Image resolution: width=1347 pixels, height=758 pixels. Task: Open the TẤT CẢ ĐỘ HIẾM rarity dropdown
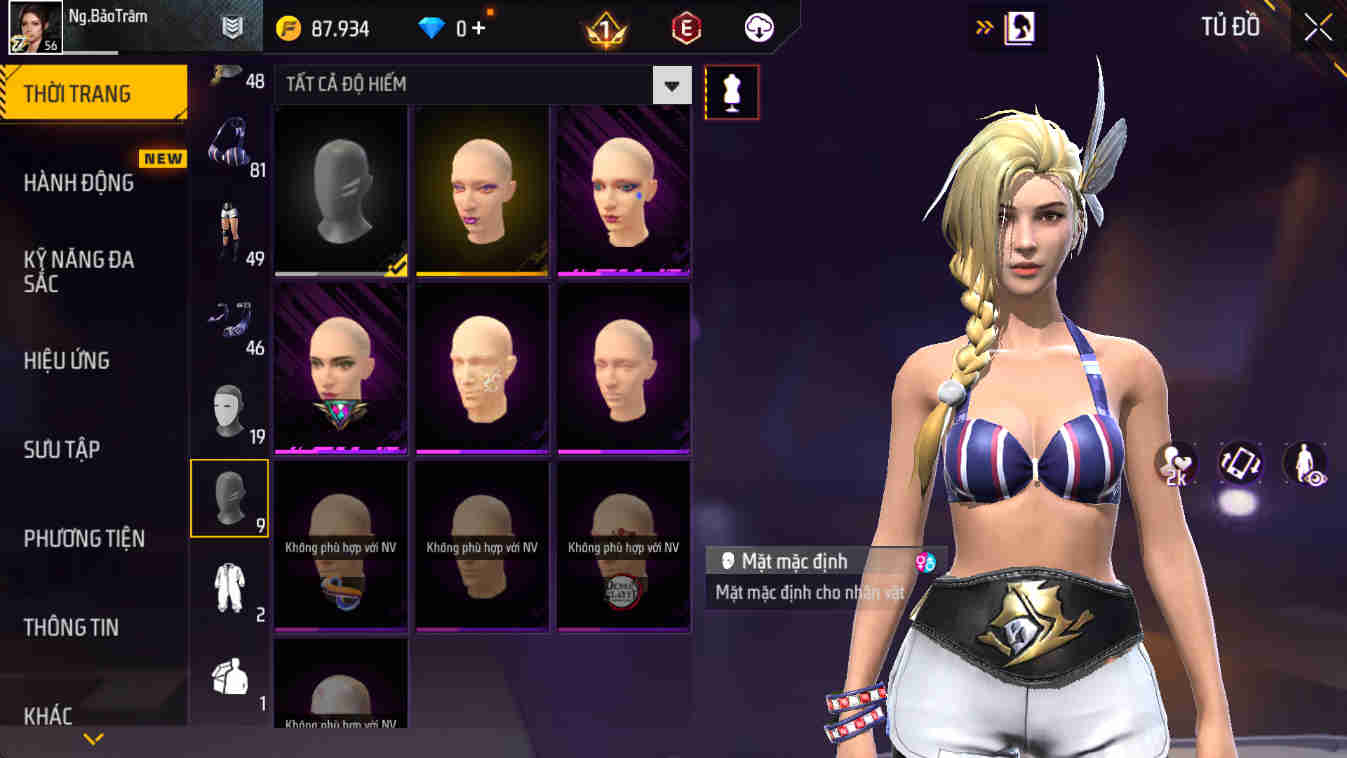point(672,84)
